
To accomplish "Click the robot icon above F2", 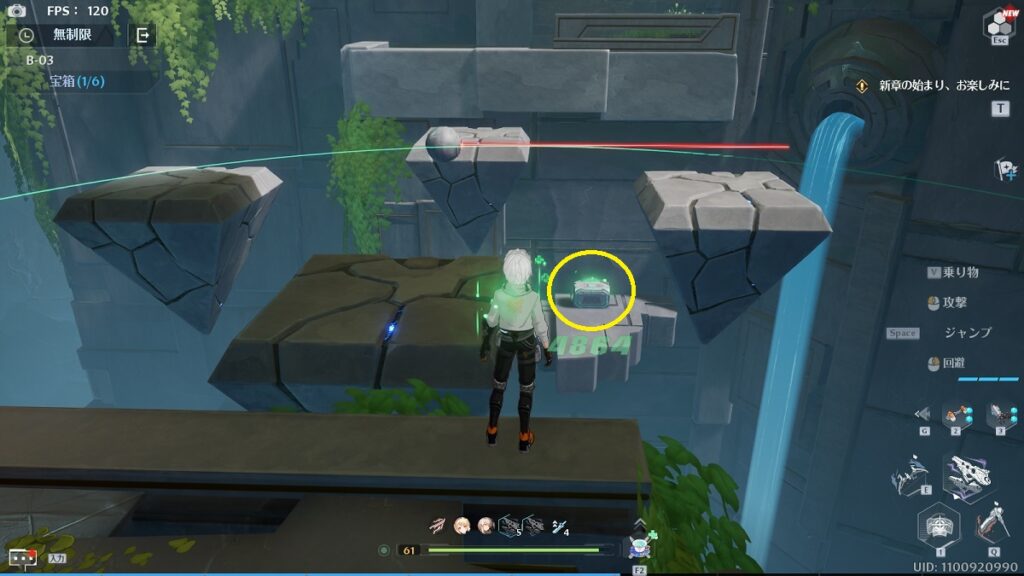I will [639, 546].
